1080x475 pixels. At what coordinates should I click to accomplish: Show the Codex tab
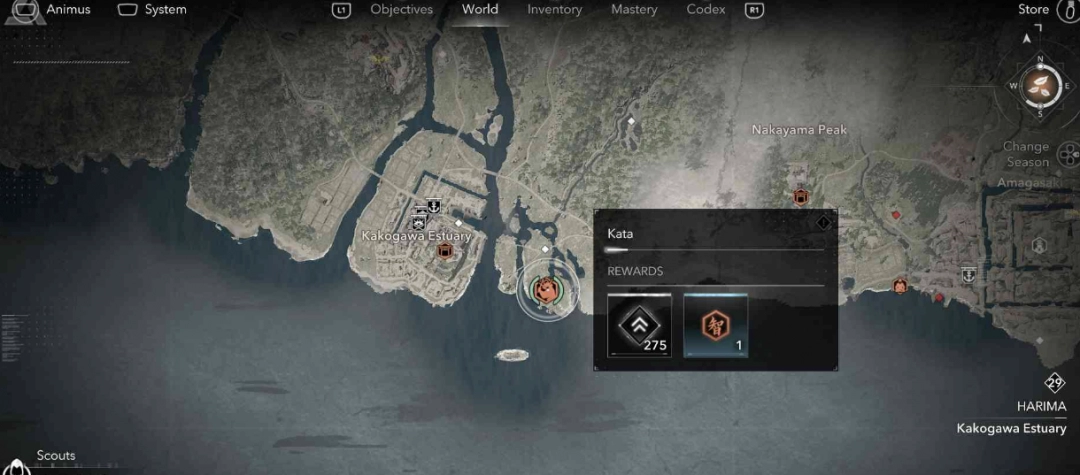point(706,10)
